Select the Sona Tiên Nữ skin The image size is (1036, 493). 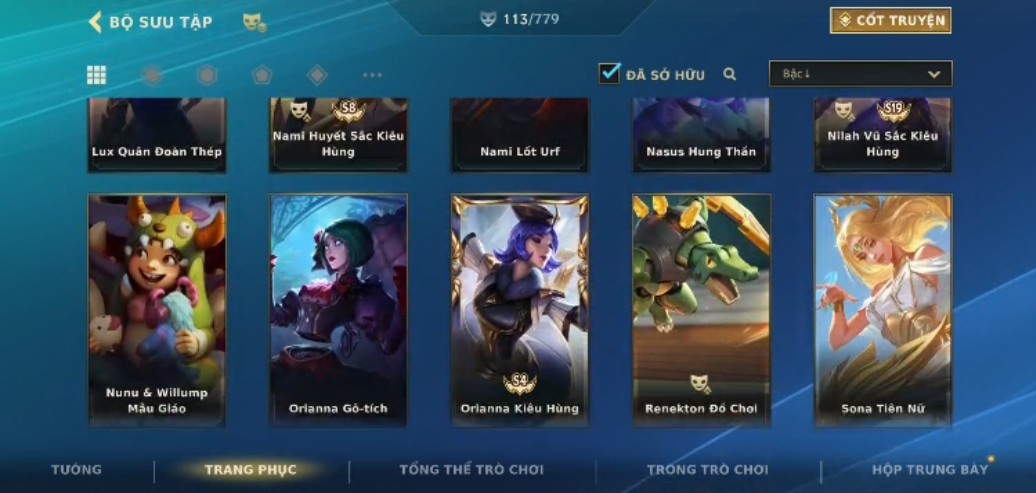[882, 310]
